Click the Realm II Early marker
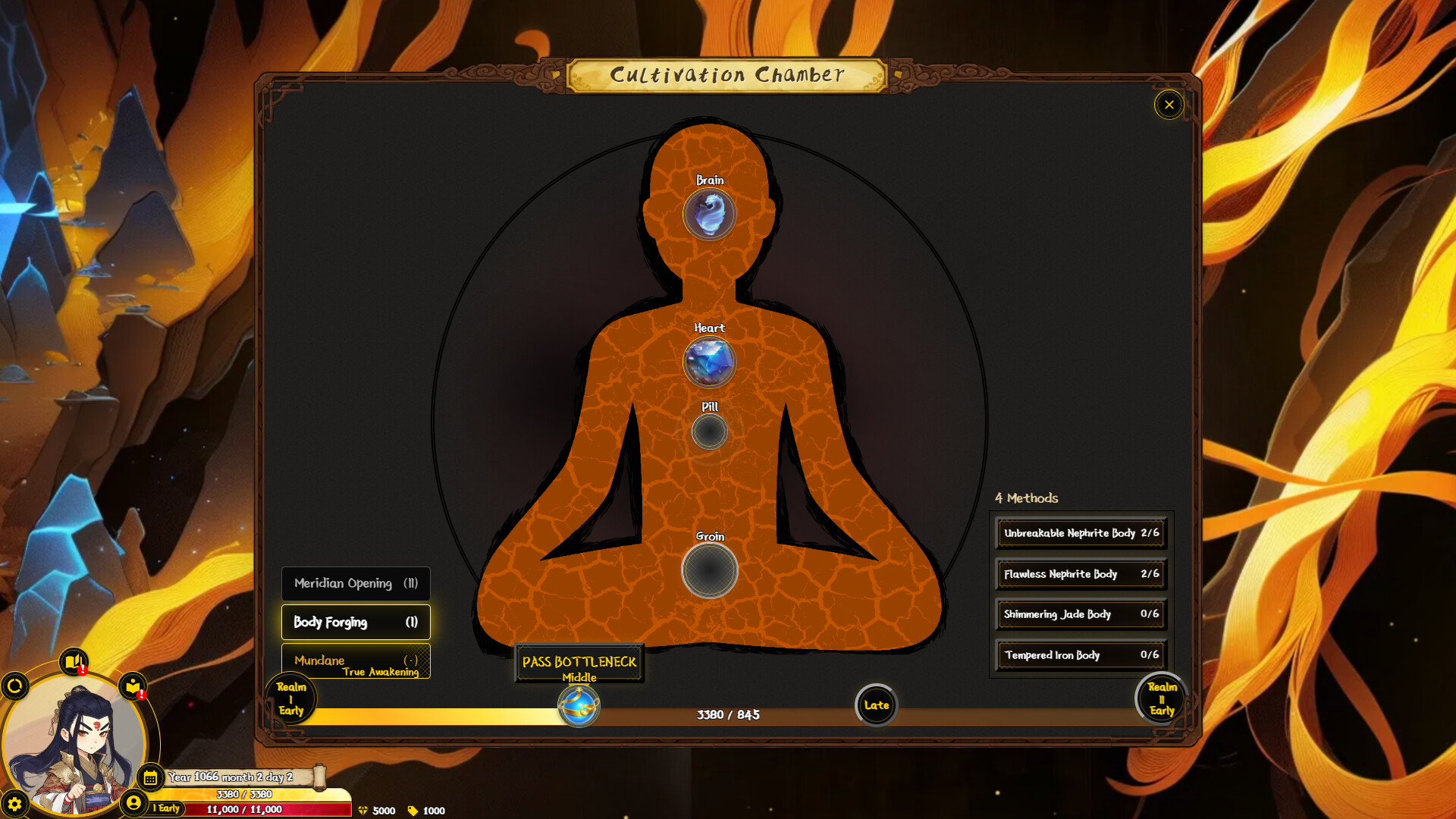 pyautogui.click(x=1161, y=698)
